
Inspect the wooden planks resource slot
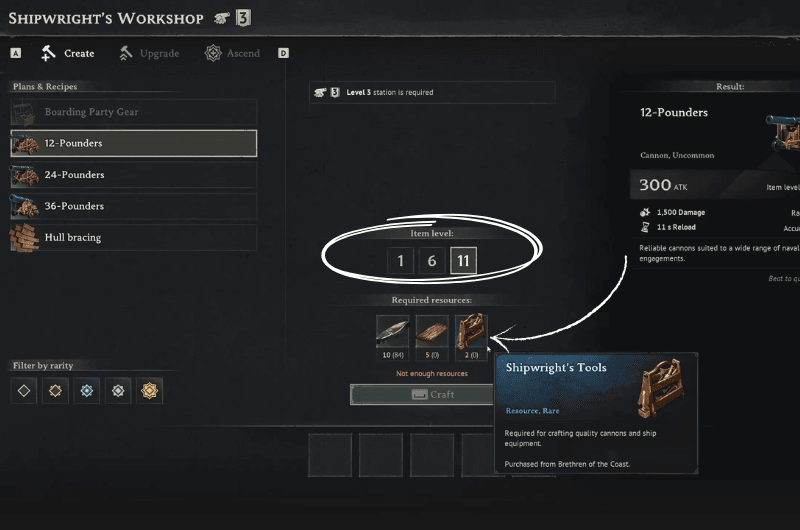click(432, 331)
